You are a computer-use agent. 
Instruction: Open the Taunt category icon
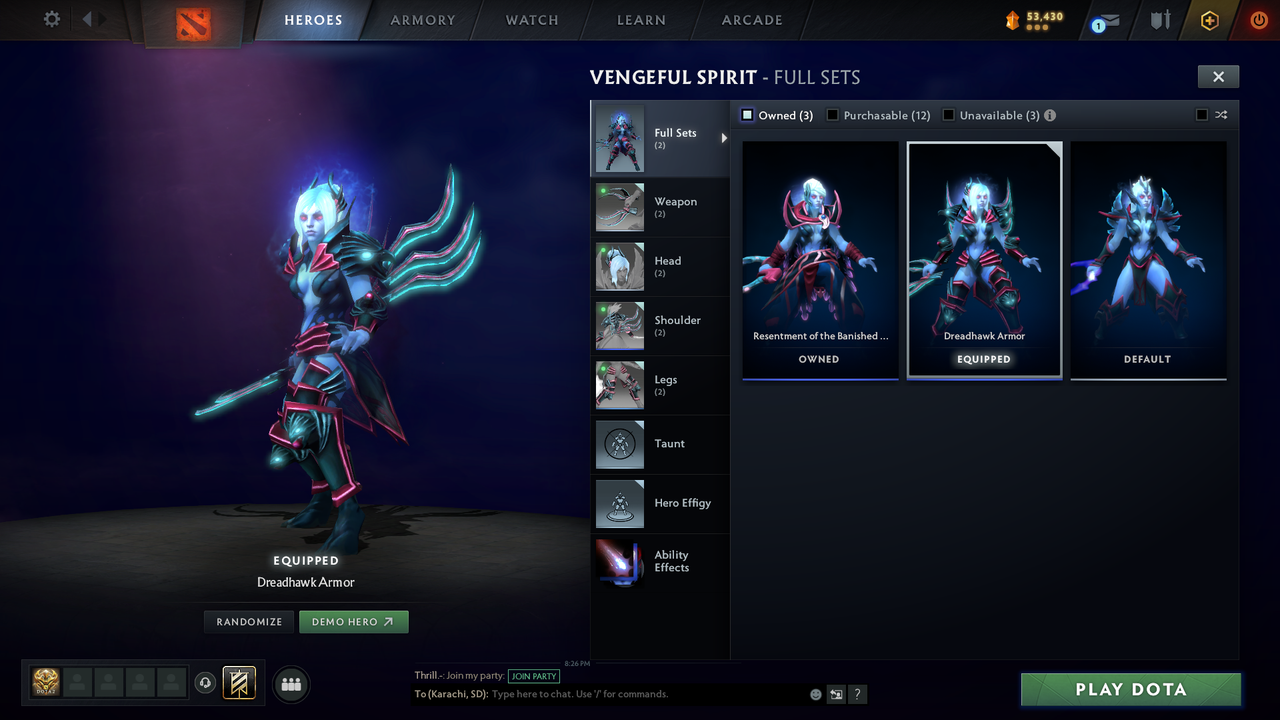(x=619, y=444)
